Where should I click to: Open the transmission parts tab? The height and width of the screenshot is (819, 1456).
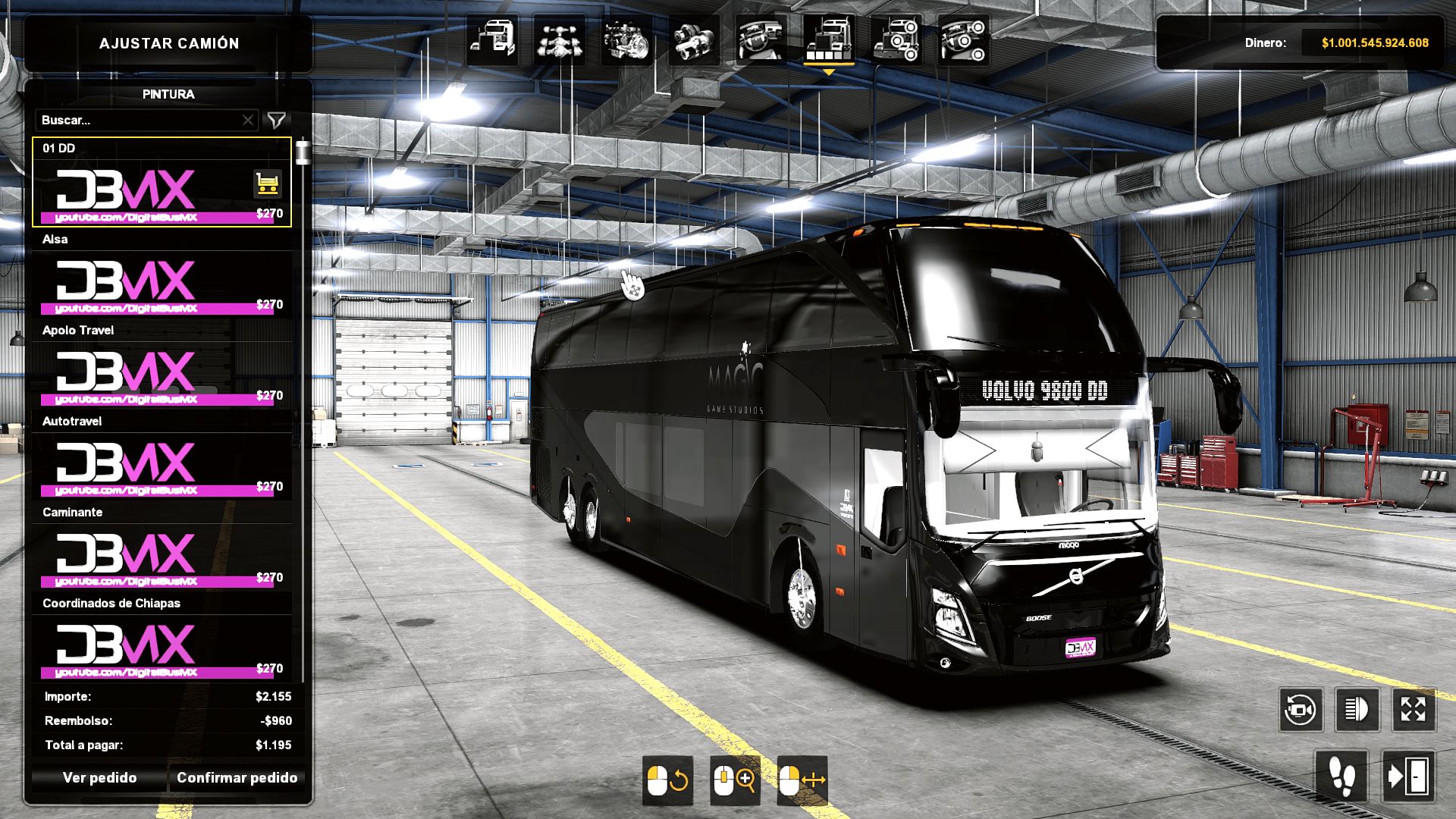coord(694,39)
